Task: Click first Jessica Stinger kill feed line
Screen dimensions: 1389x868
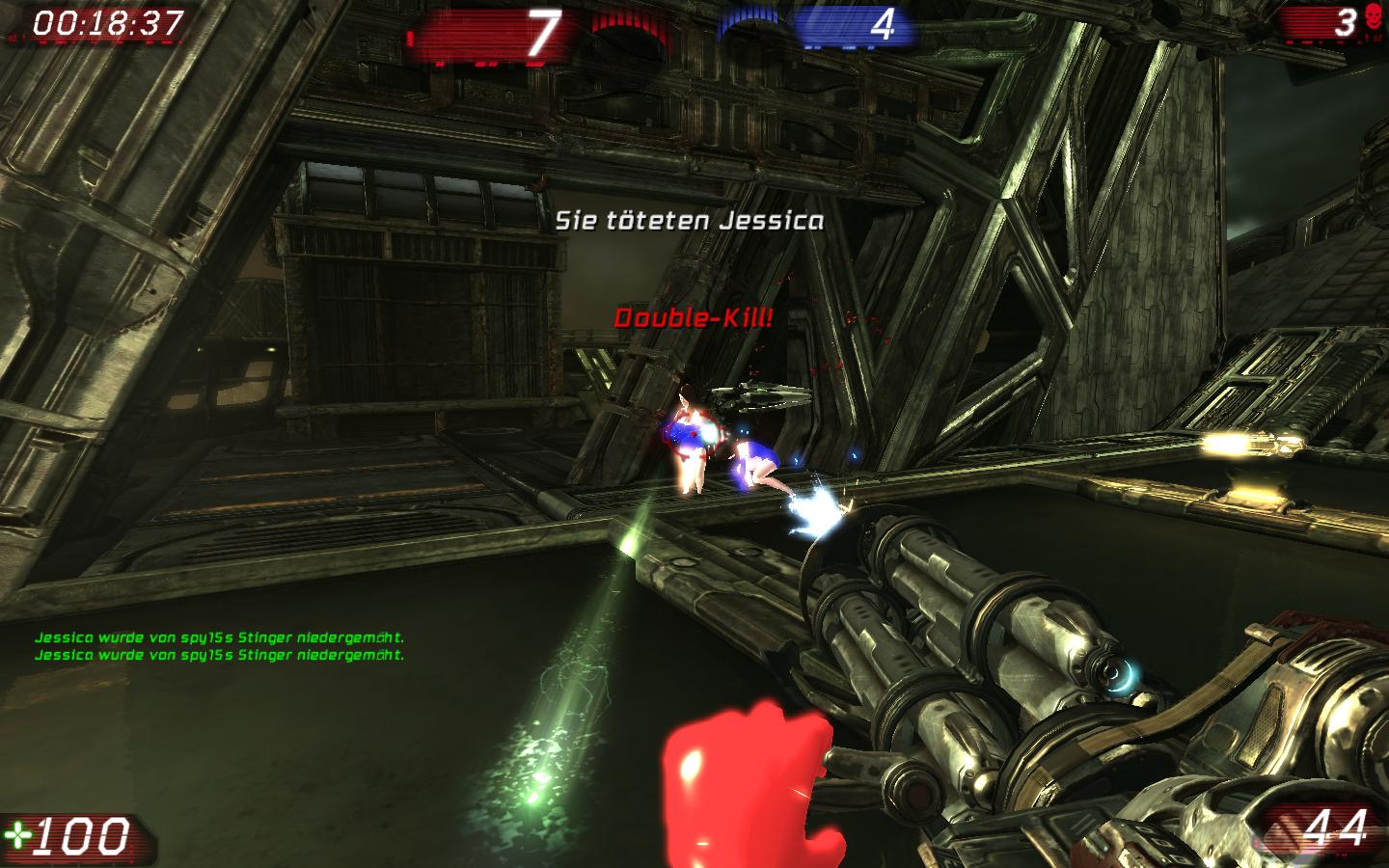Action: click(221, 638)
